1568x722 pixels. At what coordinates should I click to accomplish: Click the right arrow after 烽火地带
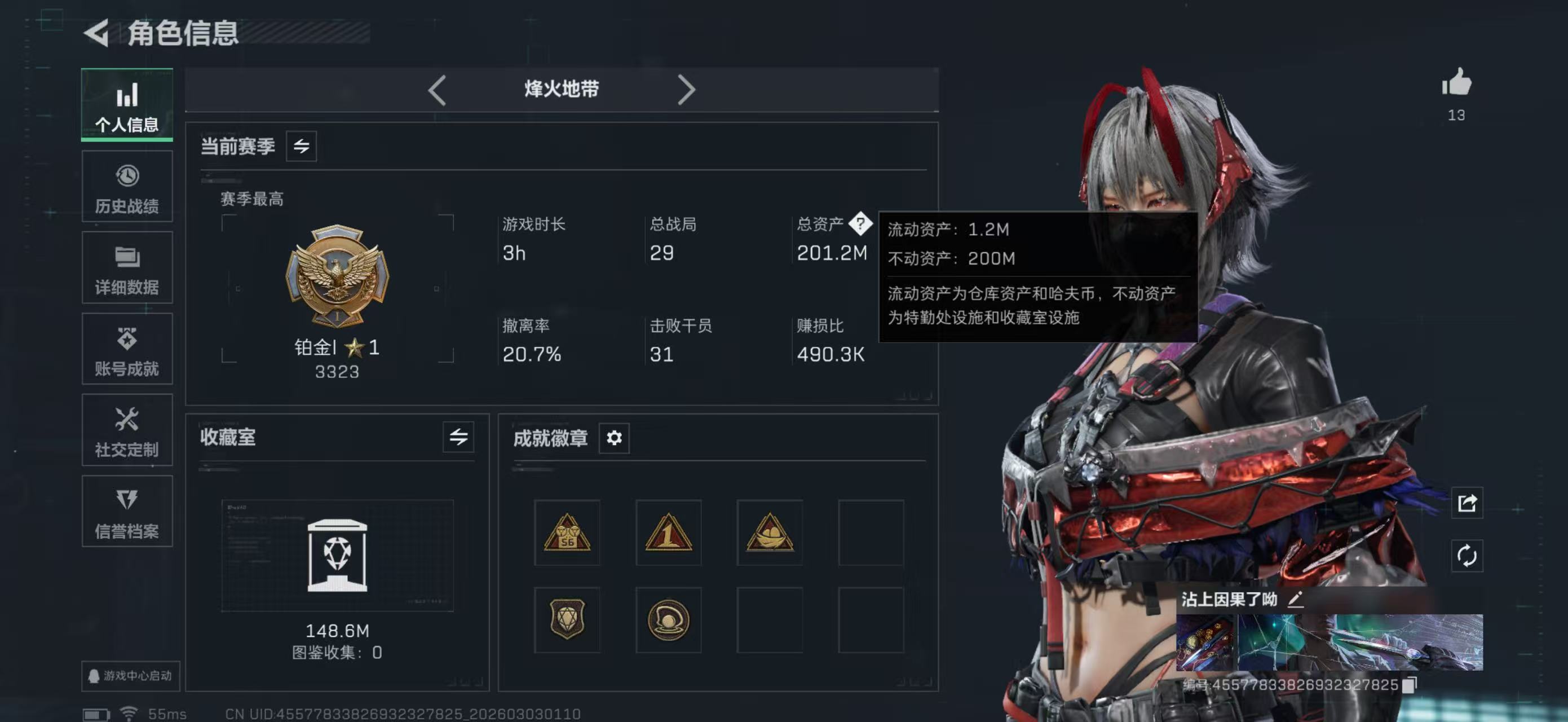pyautogui.click(x=688, y=89)
